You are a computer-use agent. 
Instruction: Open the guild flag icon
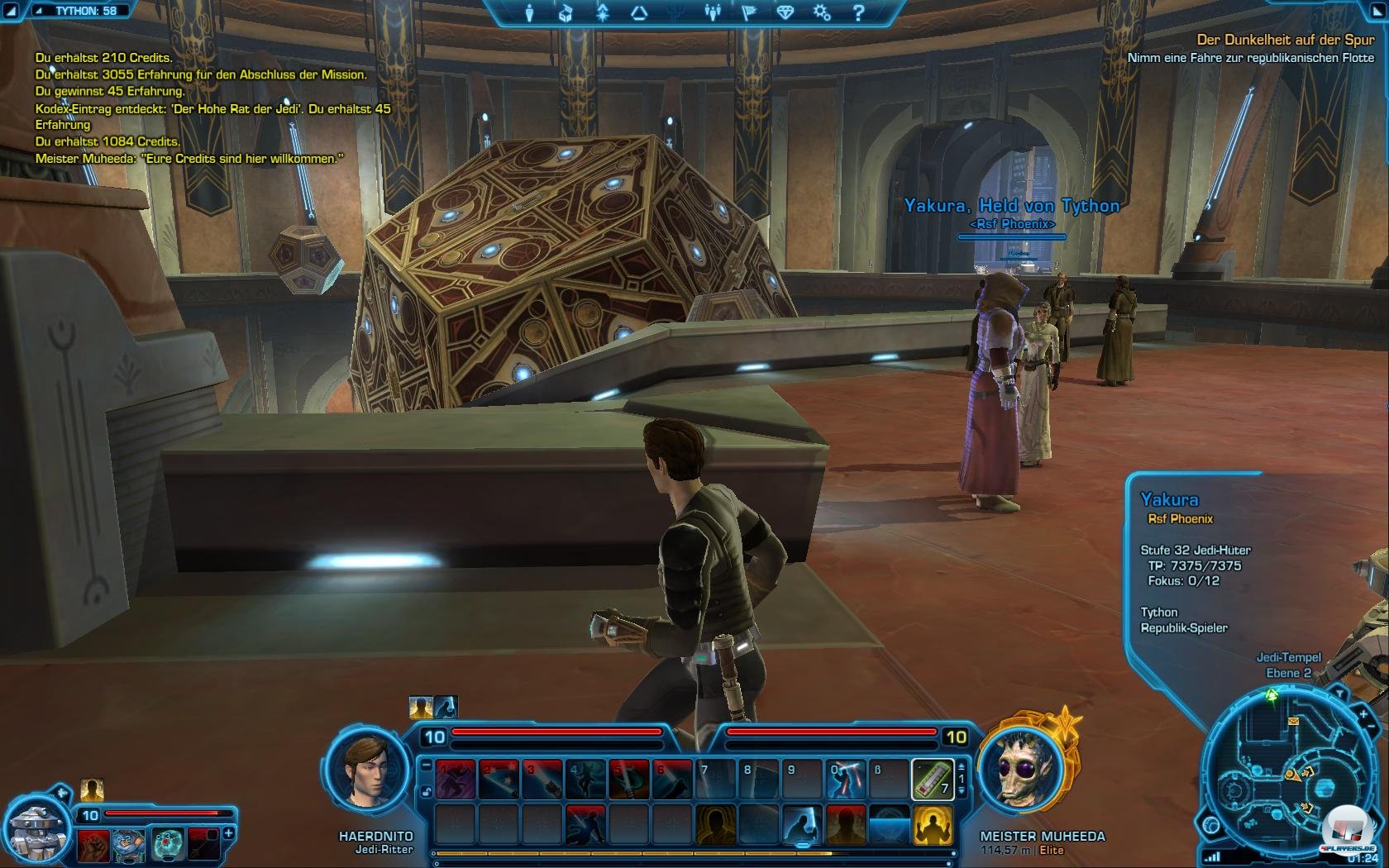click(x=749, y=13)
